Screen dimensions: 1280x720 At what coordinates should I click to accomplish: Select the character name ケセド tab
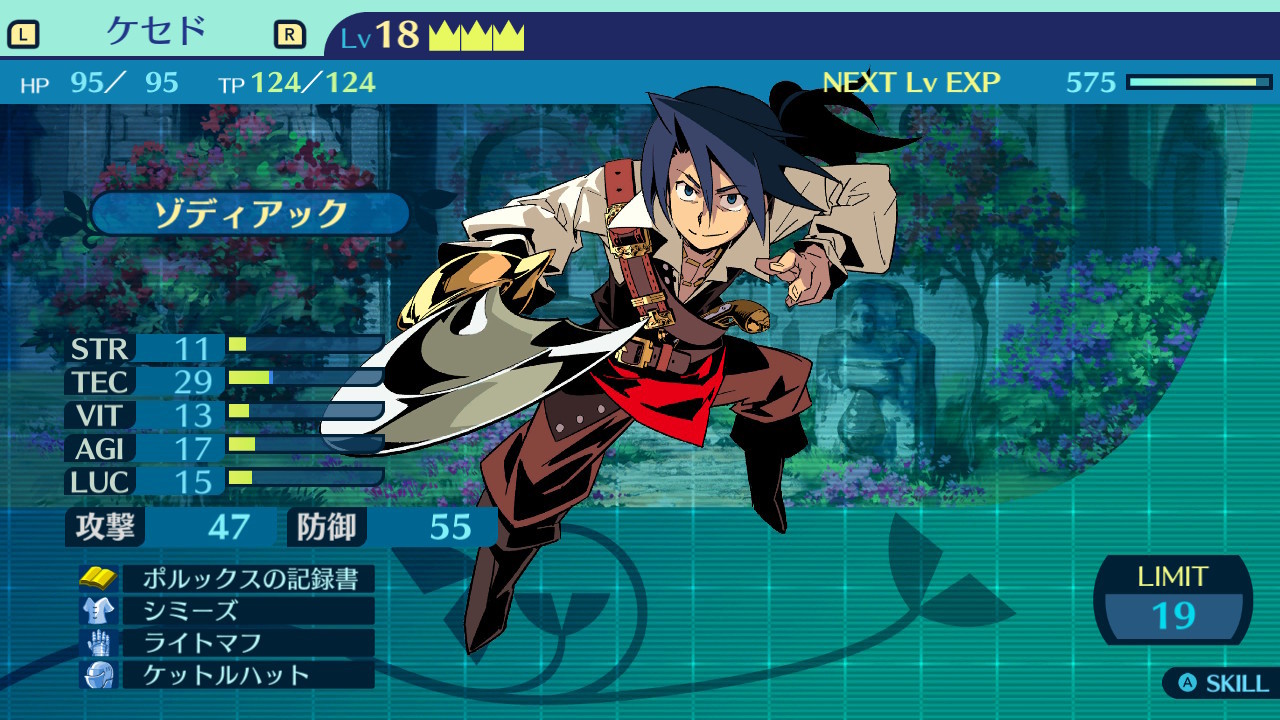point(156,32)
